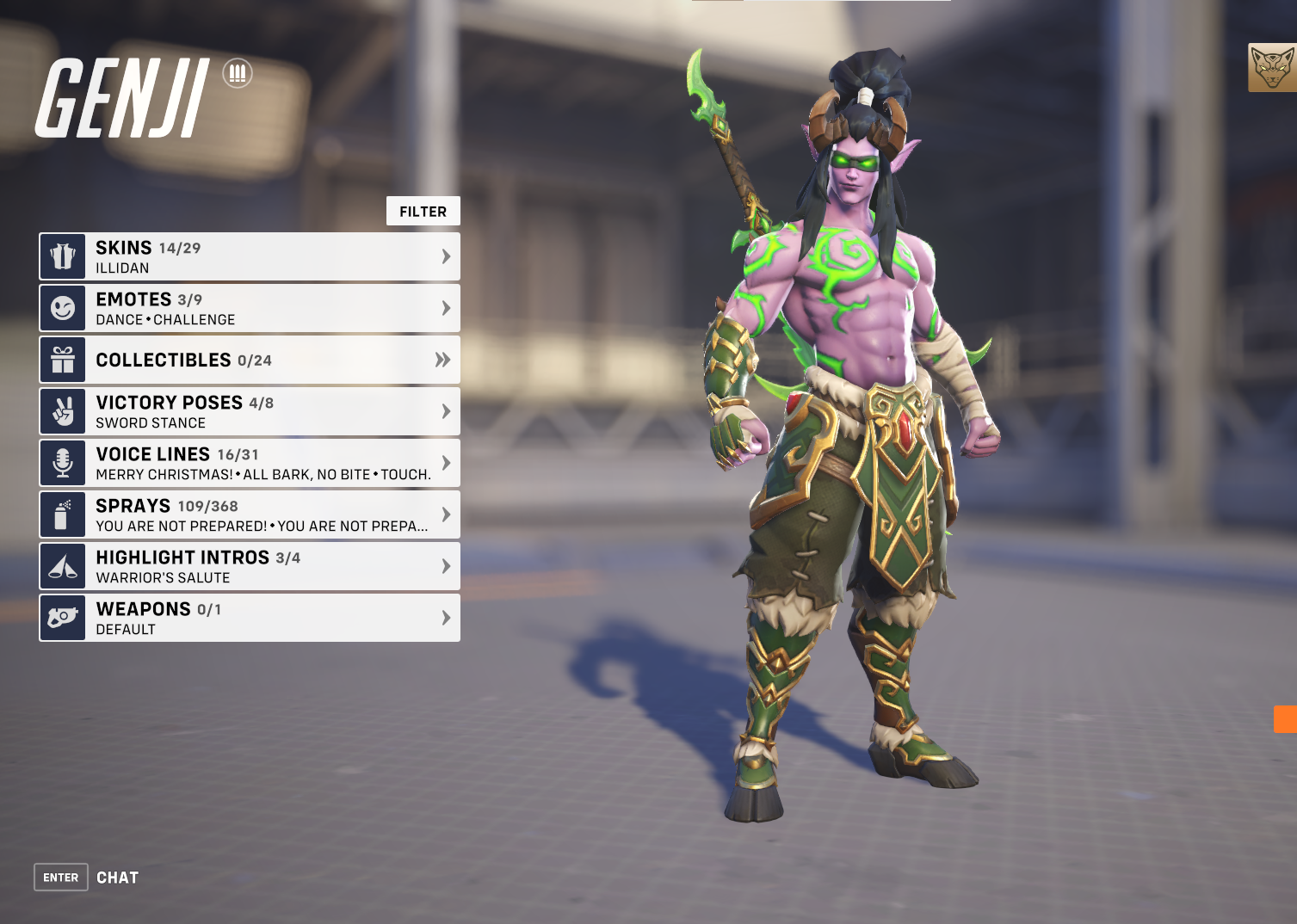Viewport: 1297px width, 924px height.
Task: Click the double chevron on COLLECTIBLES
Action: tap(442, 360)
